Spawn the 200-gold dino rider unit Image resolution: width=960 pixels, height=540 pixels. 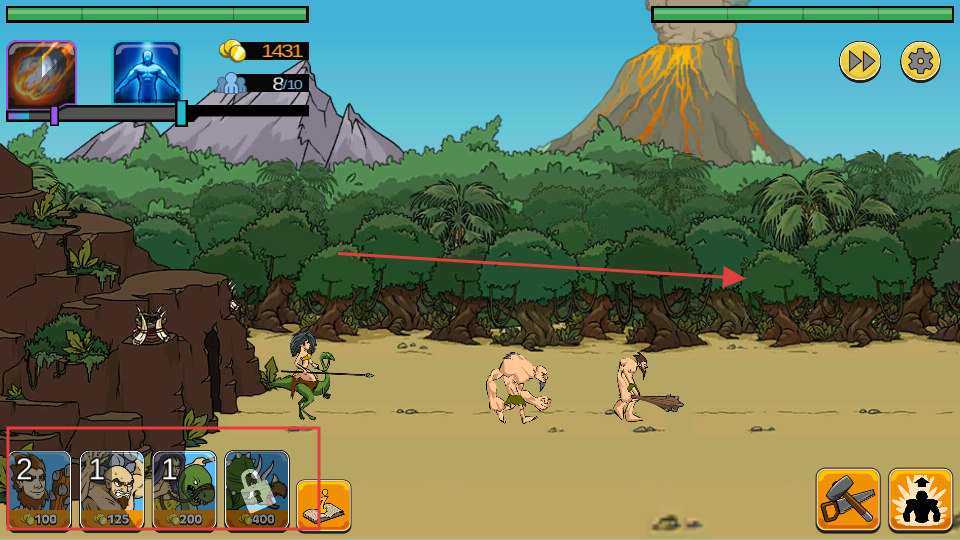pos(184,489)
